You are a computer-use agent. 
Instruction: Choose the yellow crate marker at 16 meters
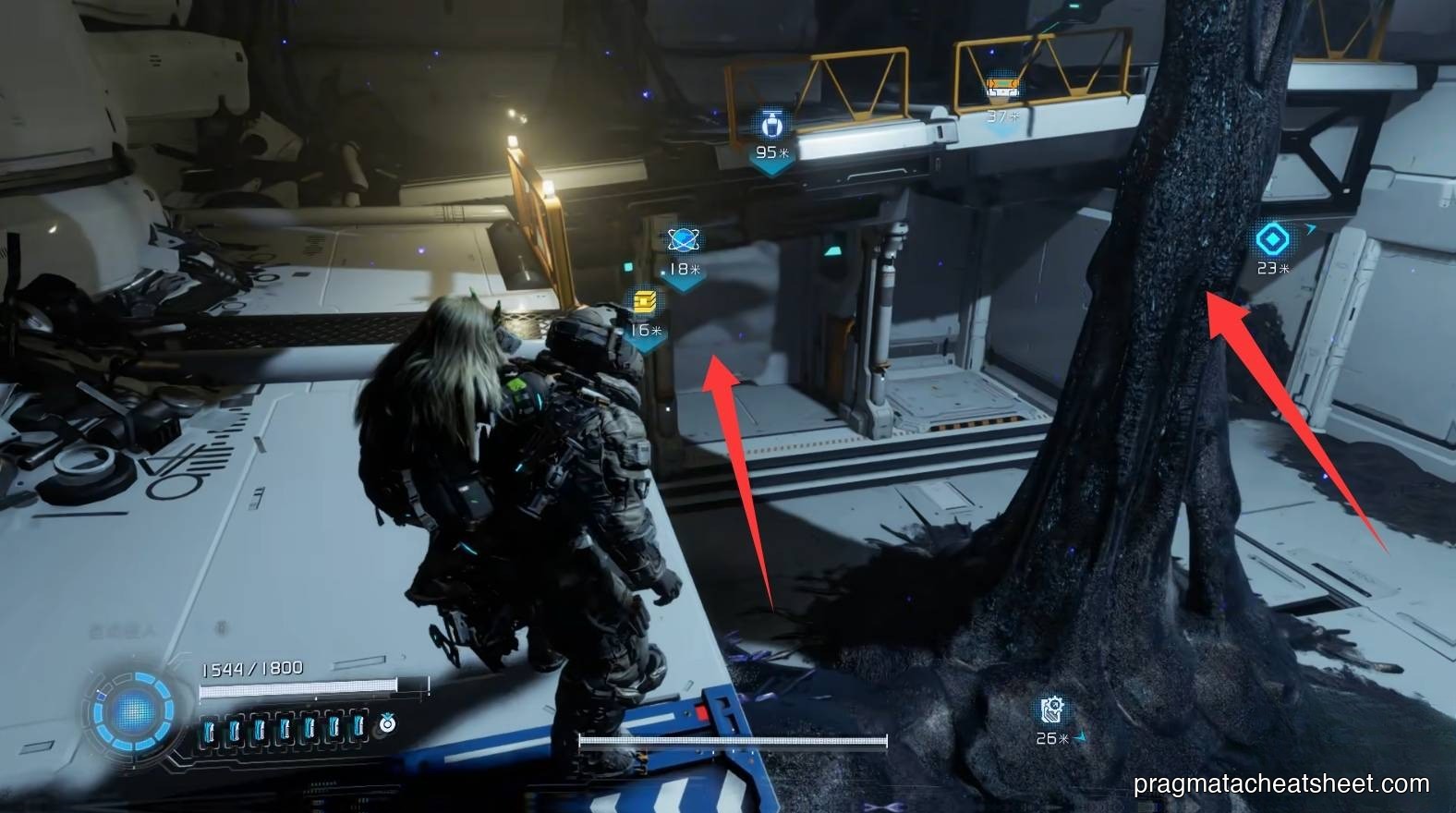[645, 301]
